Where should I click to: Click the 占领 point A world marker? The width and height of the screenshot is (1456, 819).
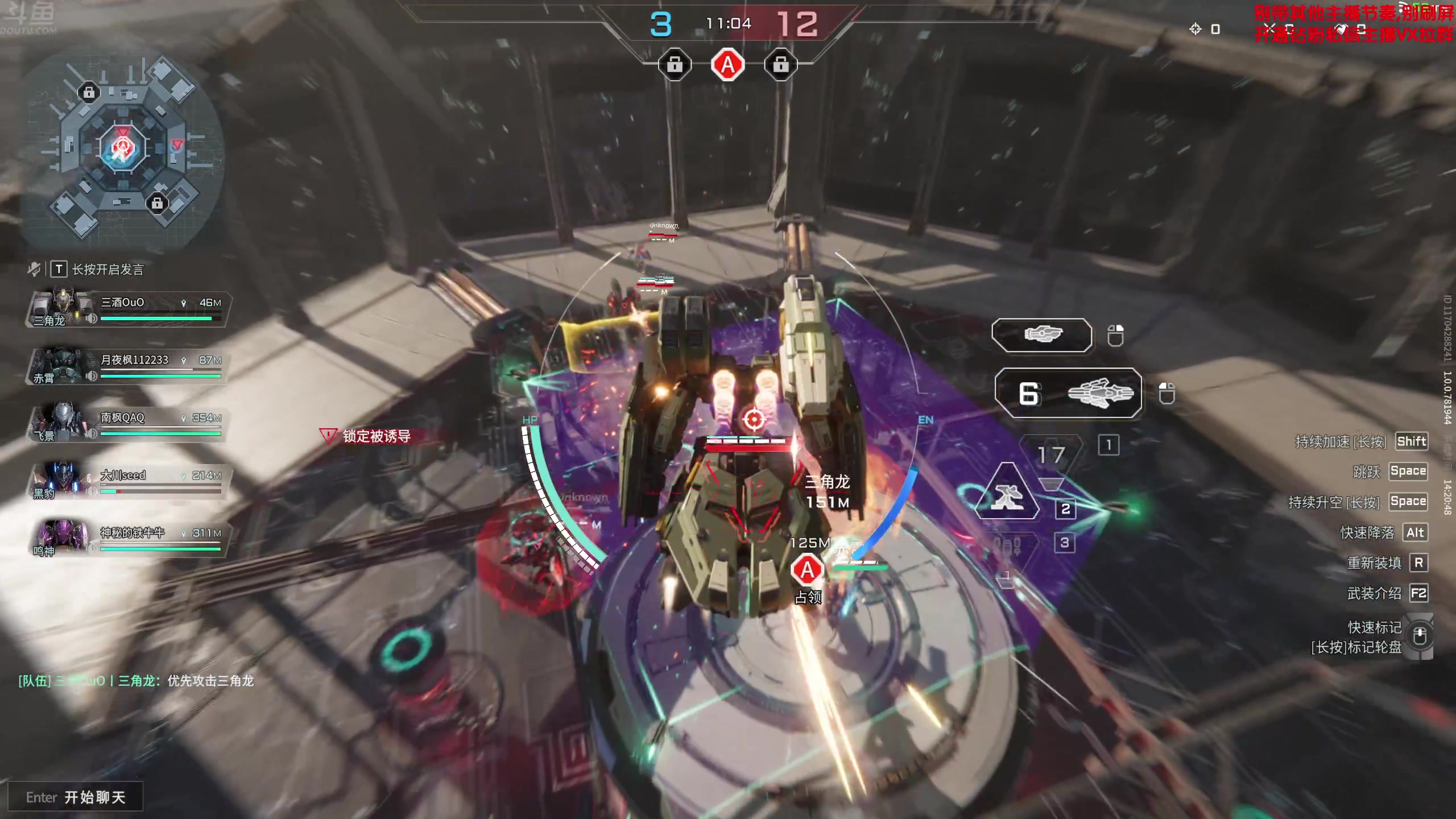(x=807, y=570)
